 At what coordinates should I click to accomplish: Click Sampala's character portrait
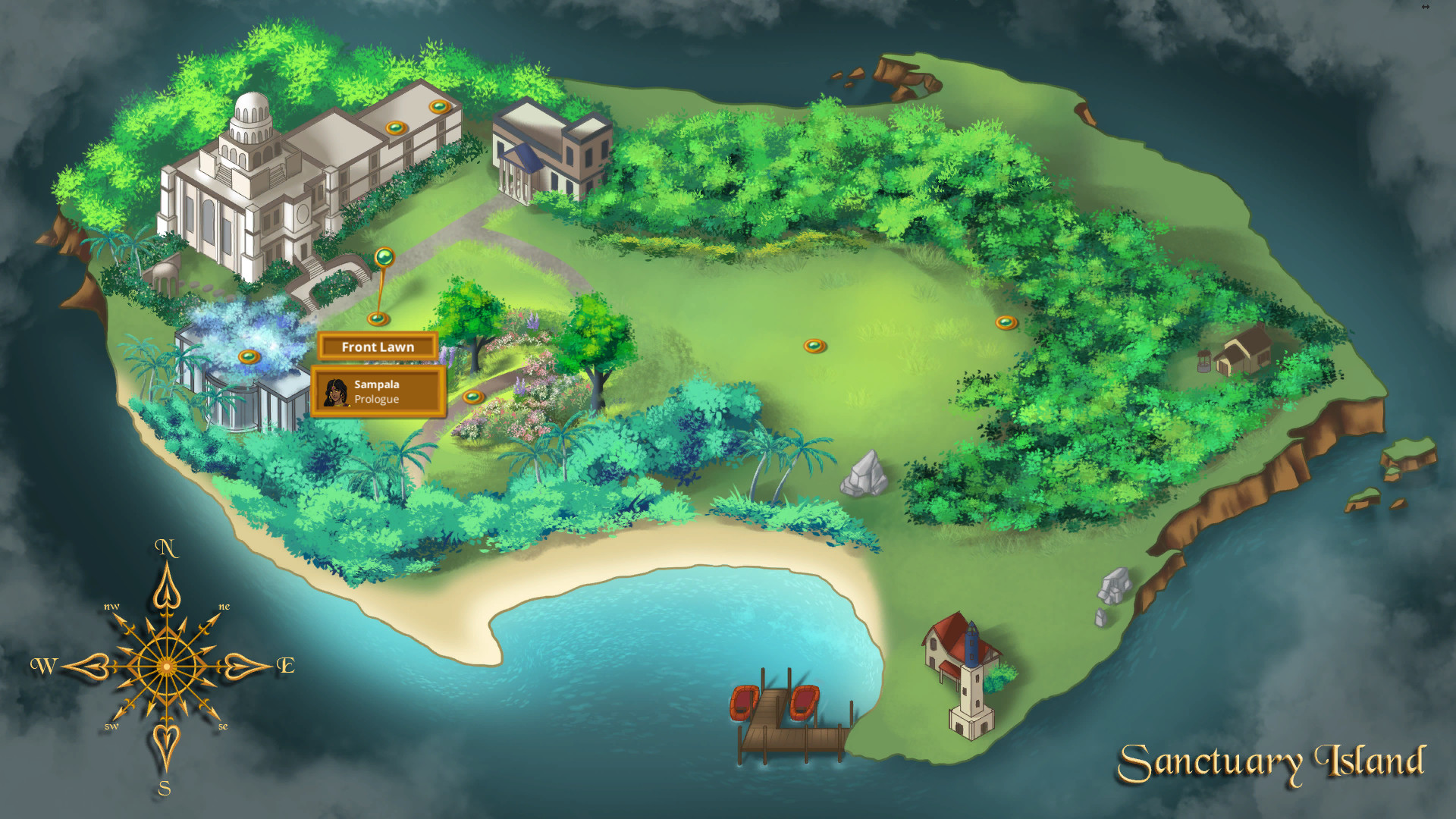coord(334,392)
